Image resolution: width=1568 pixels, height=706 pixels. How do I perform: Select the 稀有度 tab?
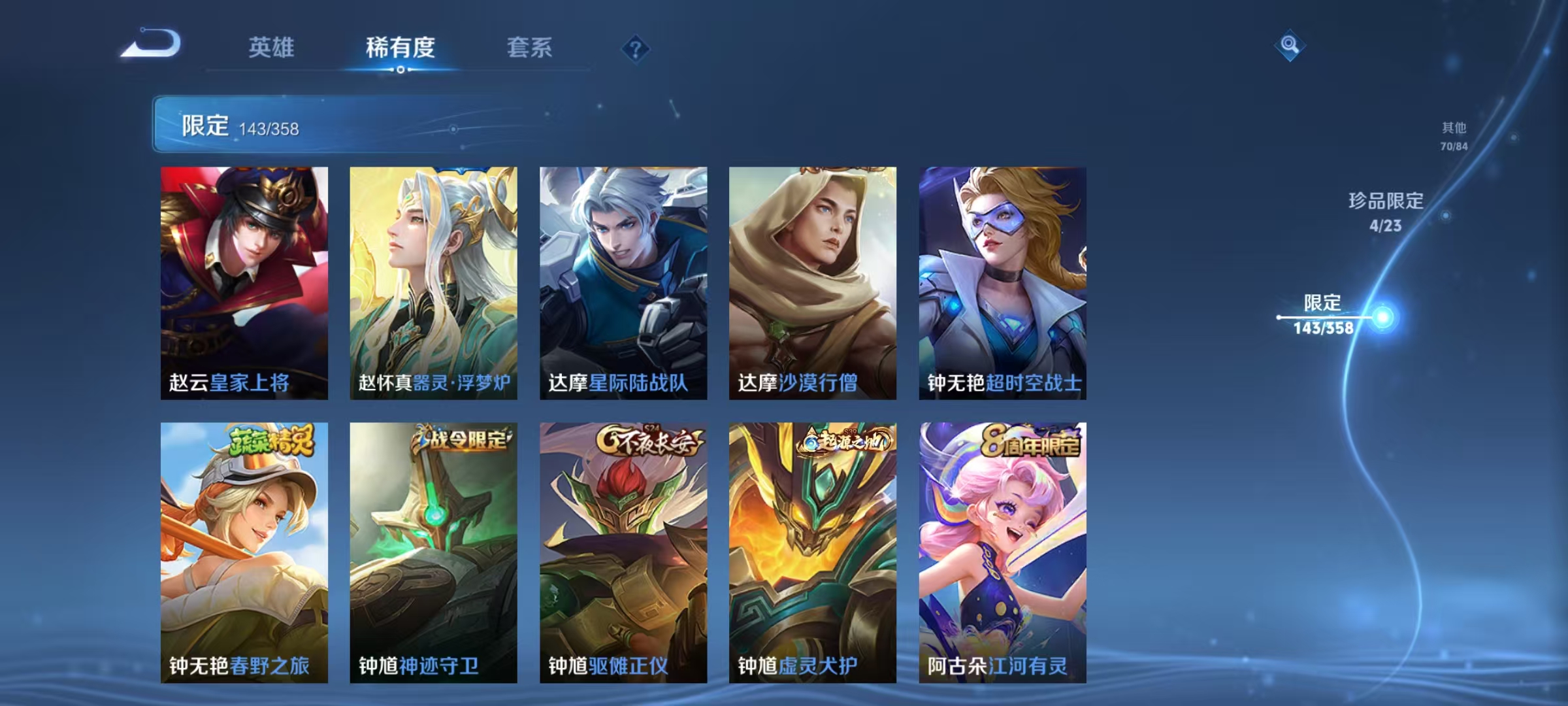tap(400, 47)
